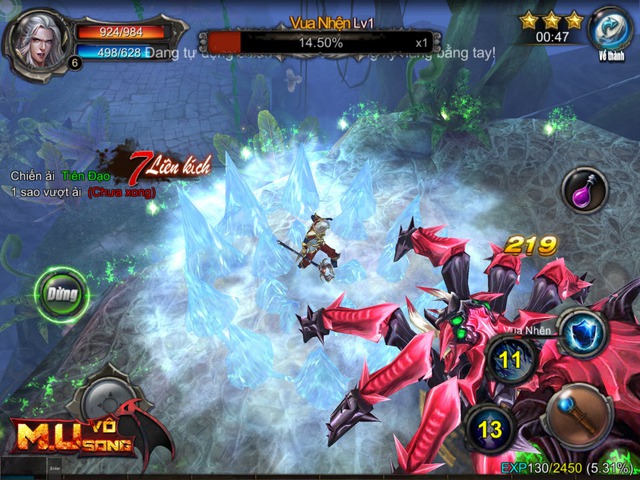This screenshot has height=480, width=640.
Task: Open the Vô thánh swirl icon
Action: 610,29
